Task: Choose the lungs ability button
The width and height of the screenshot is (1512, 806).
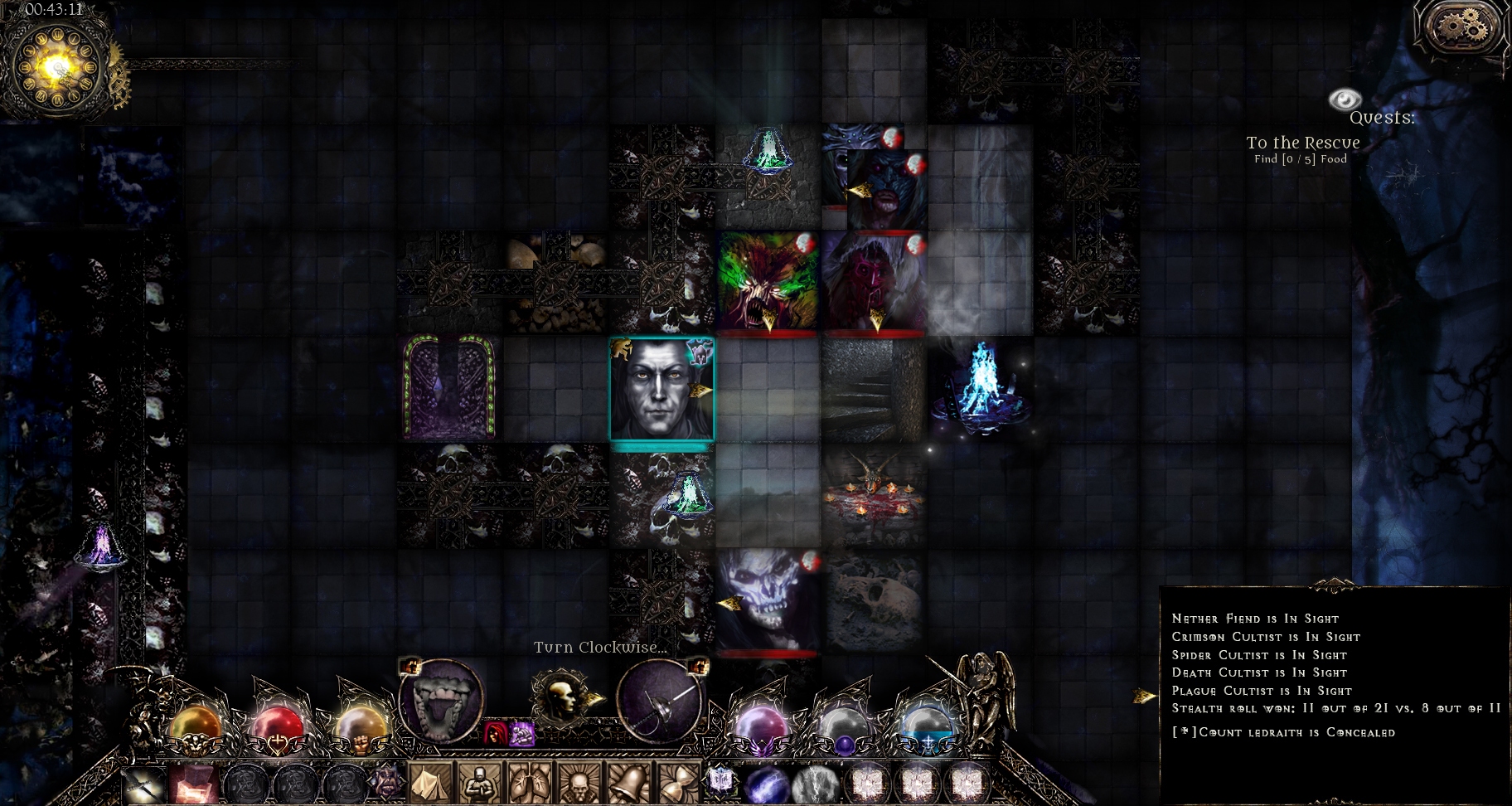Action: pos(529,782)
